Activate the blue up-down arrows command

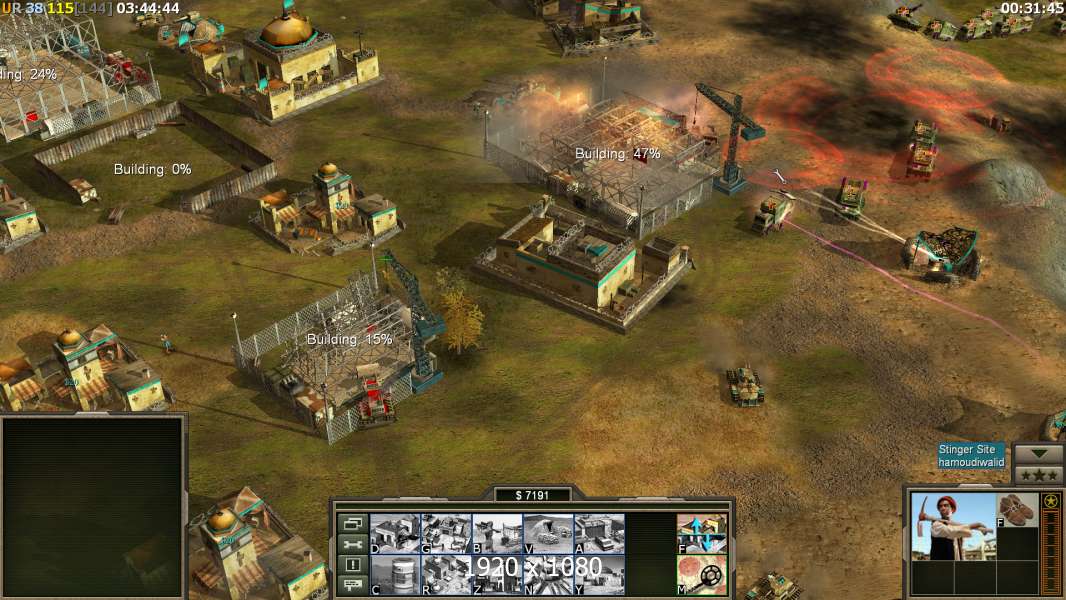click(702, 534)
